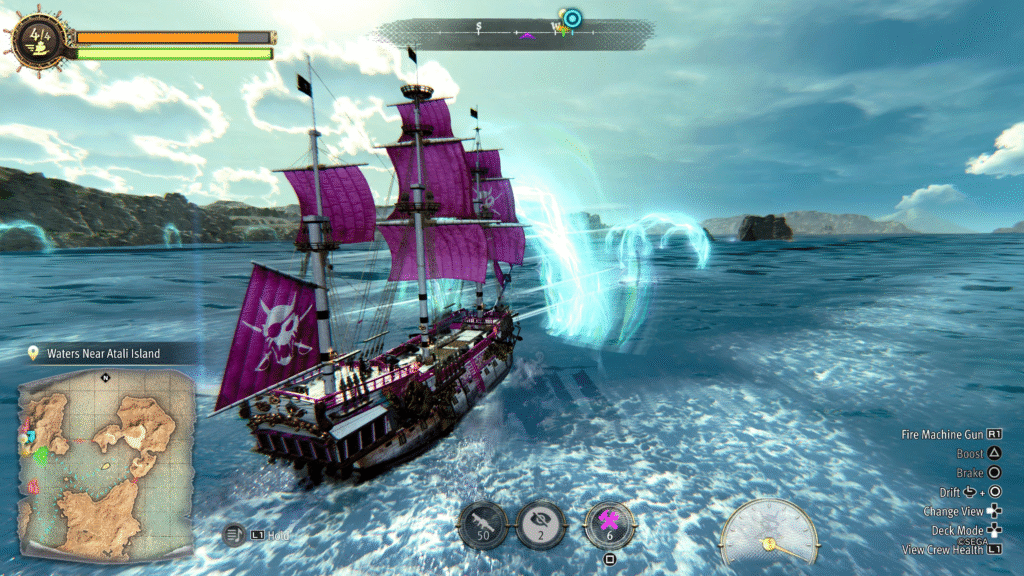The width and height of the screenshot is (1024, 576).
Task: Click the ship's wheel crew emblem
Action: click(40, 40)
